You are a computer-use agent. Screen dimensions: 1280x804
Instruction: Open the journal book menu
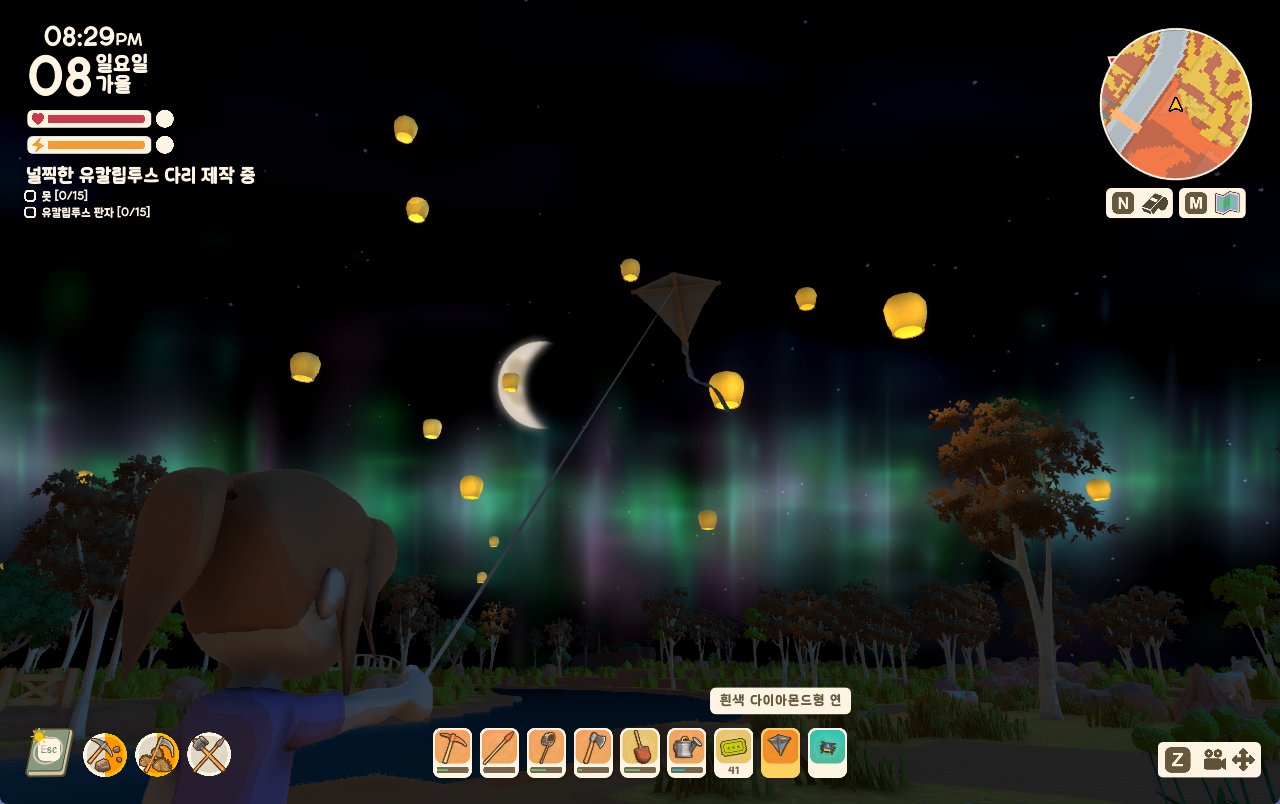[x=49, y=753]
